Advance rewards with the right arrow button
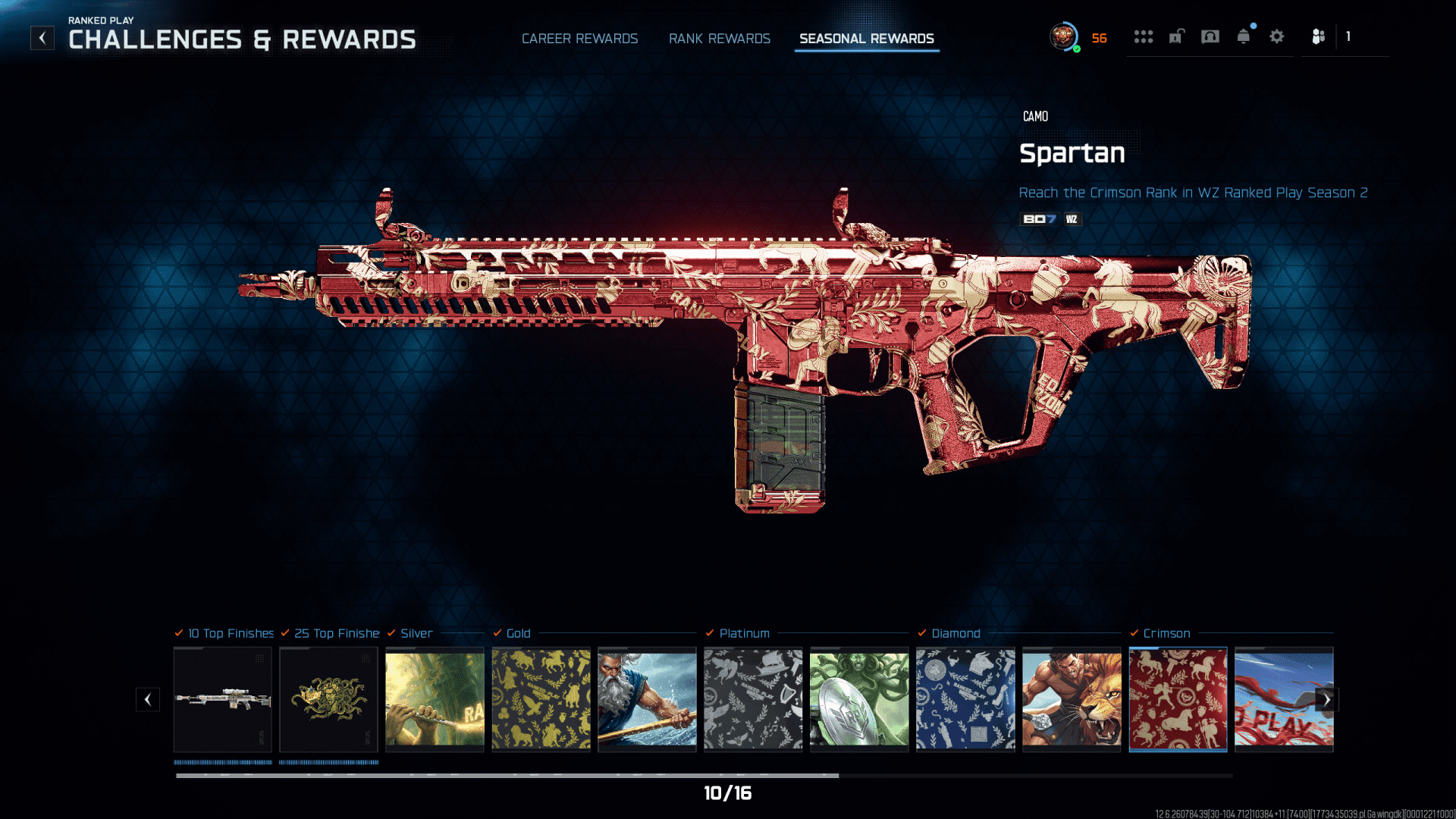Image resolution: width=1456 pixels, height=819 pixels. 1327,700
